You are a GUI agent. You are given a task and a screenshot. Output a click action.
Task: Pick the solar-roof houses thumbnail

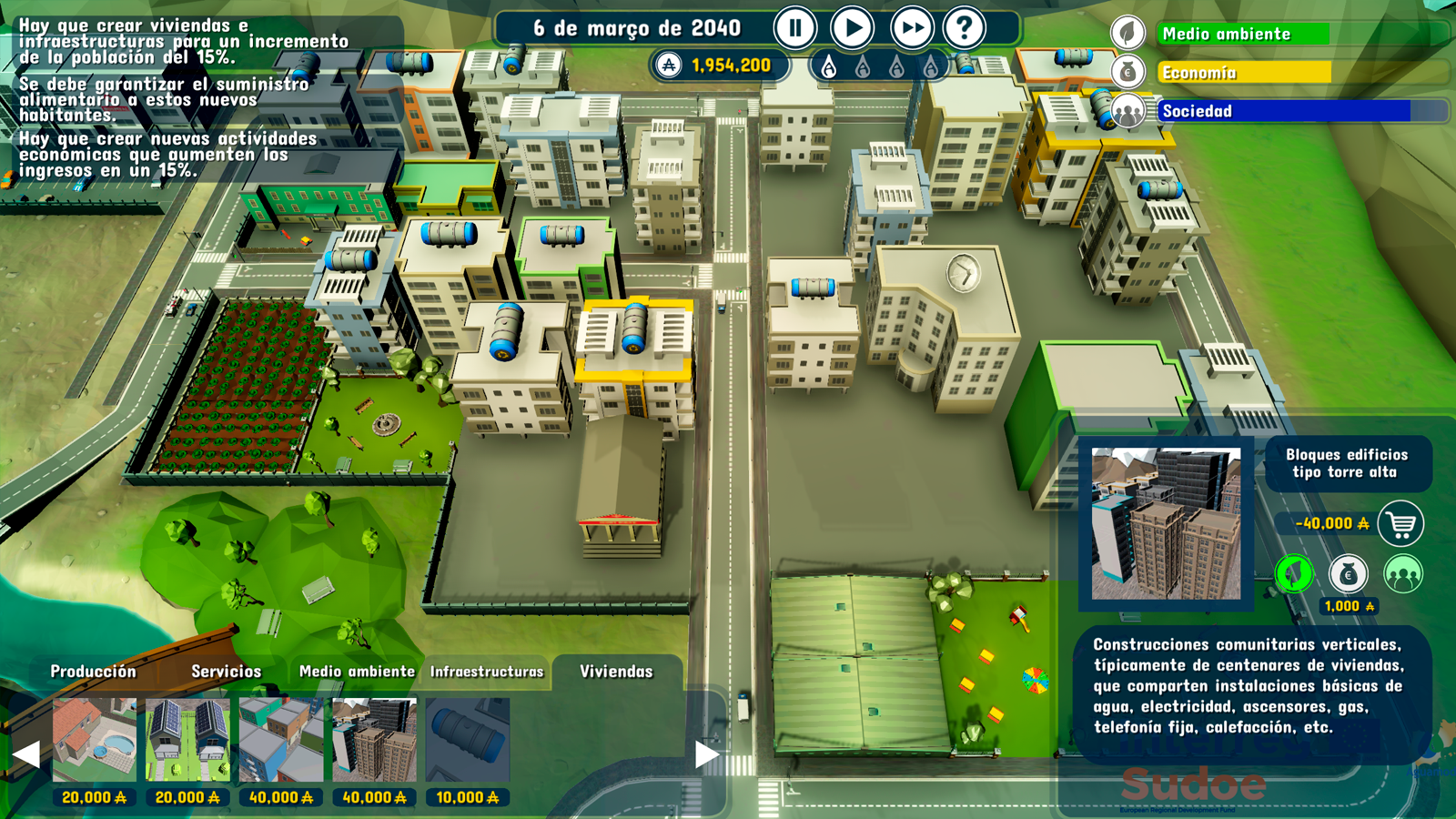[187, 740]
